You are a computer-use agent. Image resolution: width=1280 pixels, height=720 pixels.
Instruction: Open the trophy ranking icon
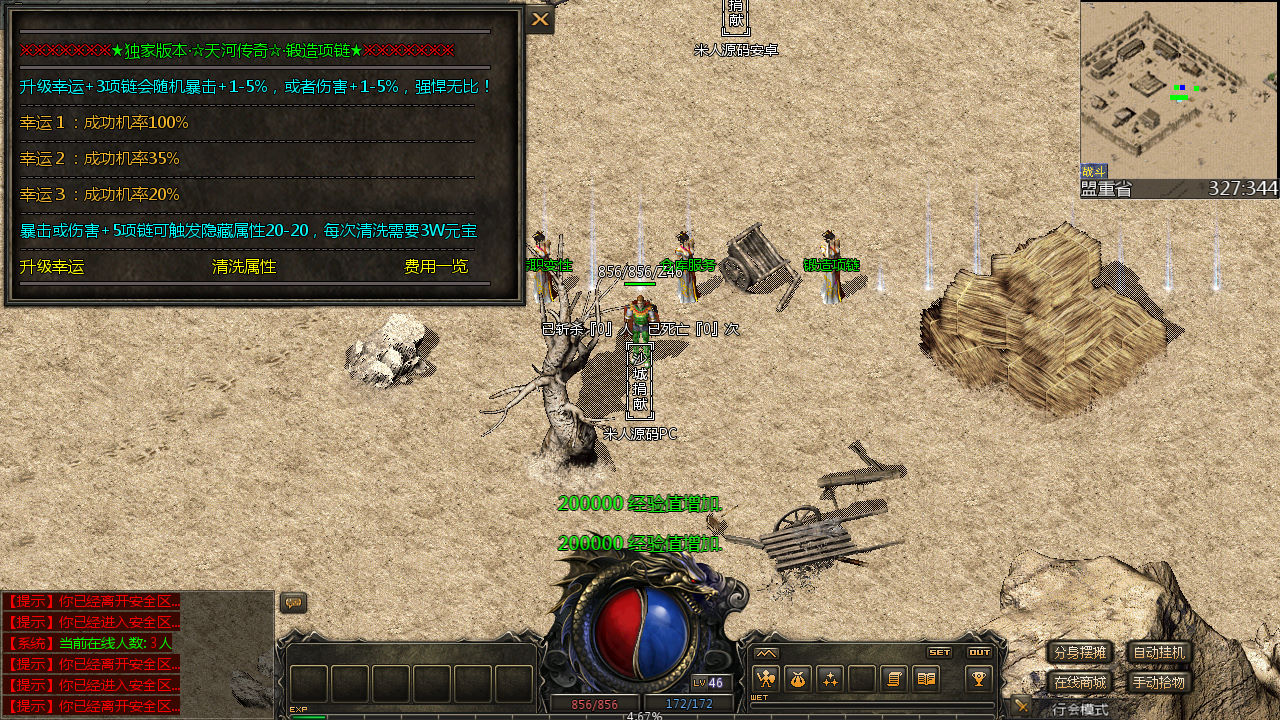tap(978, 679)
